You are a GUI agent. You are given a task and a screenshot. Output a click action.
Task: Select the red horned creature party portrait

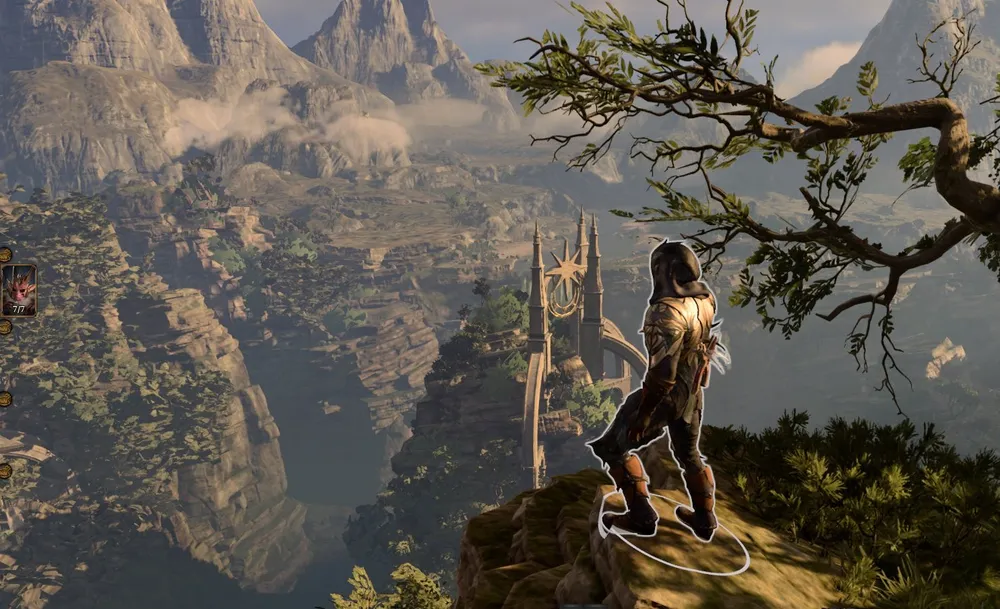point(18,289)
